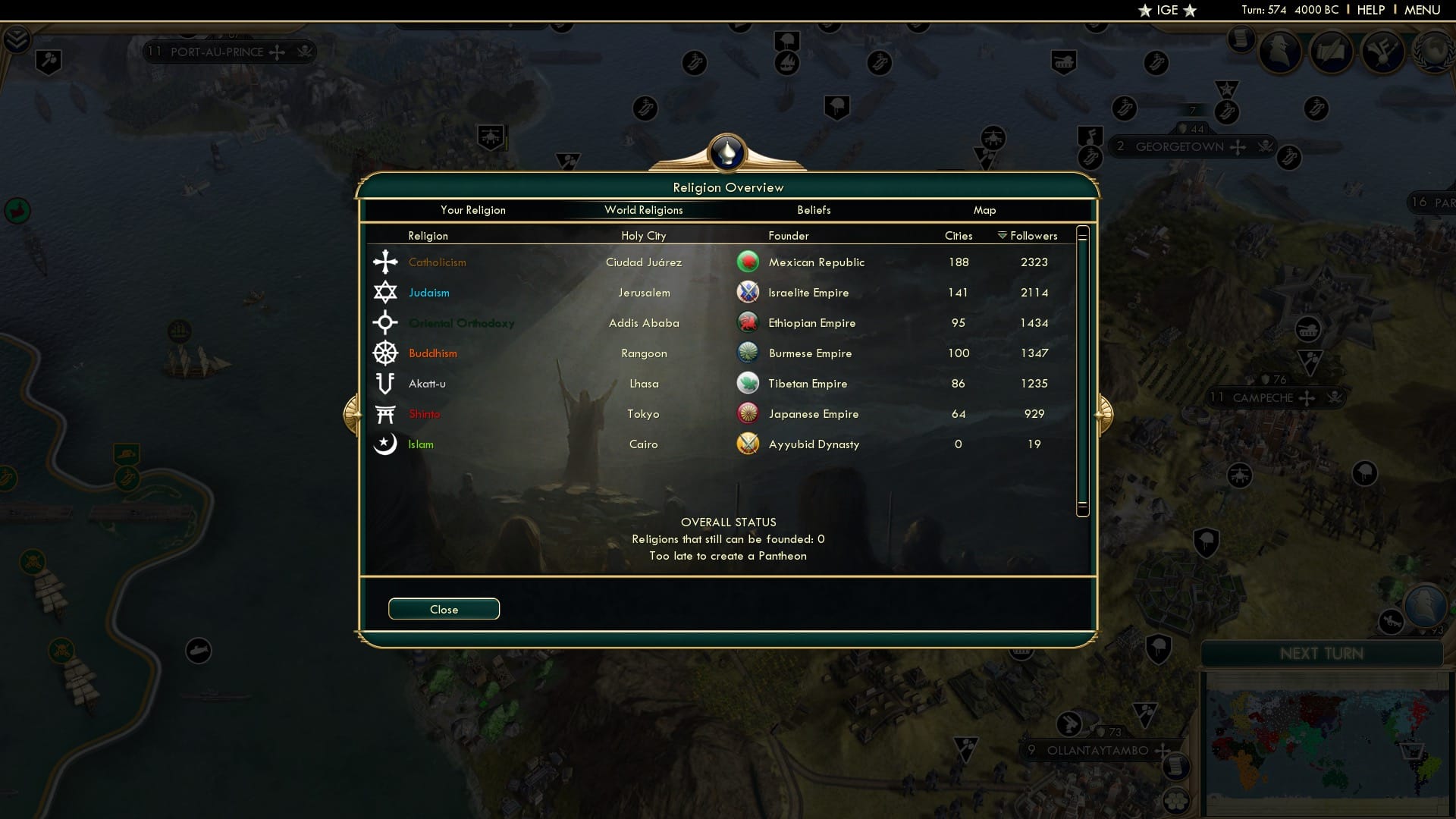Click the Islam crescent moon icon

click(x=386, y=444)
